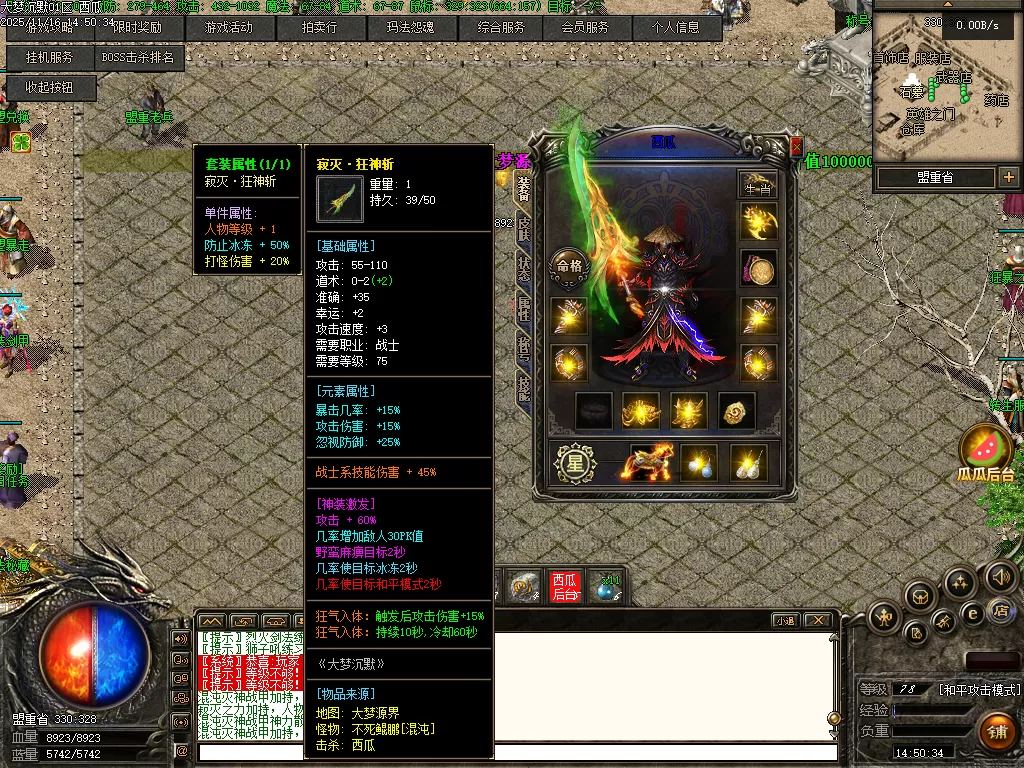Open the 拍卖行 auction house

[320, 28]
